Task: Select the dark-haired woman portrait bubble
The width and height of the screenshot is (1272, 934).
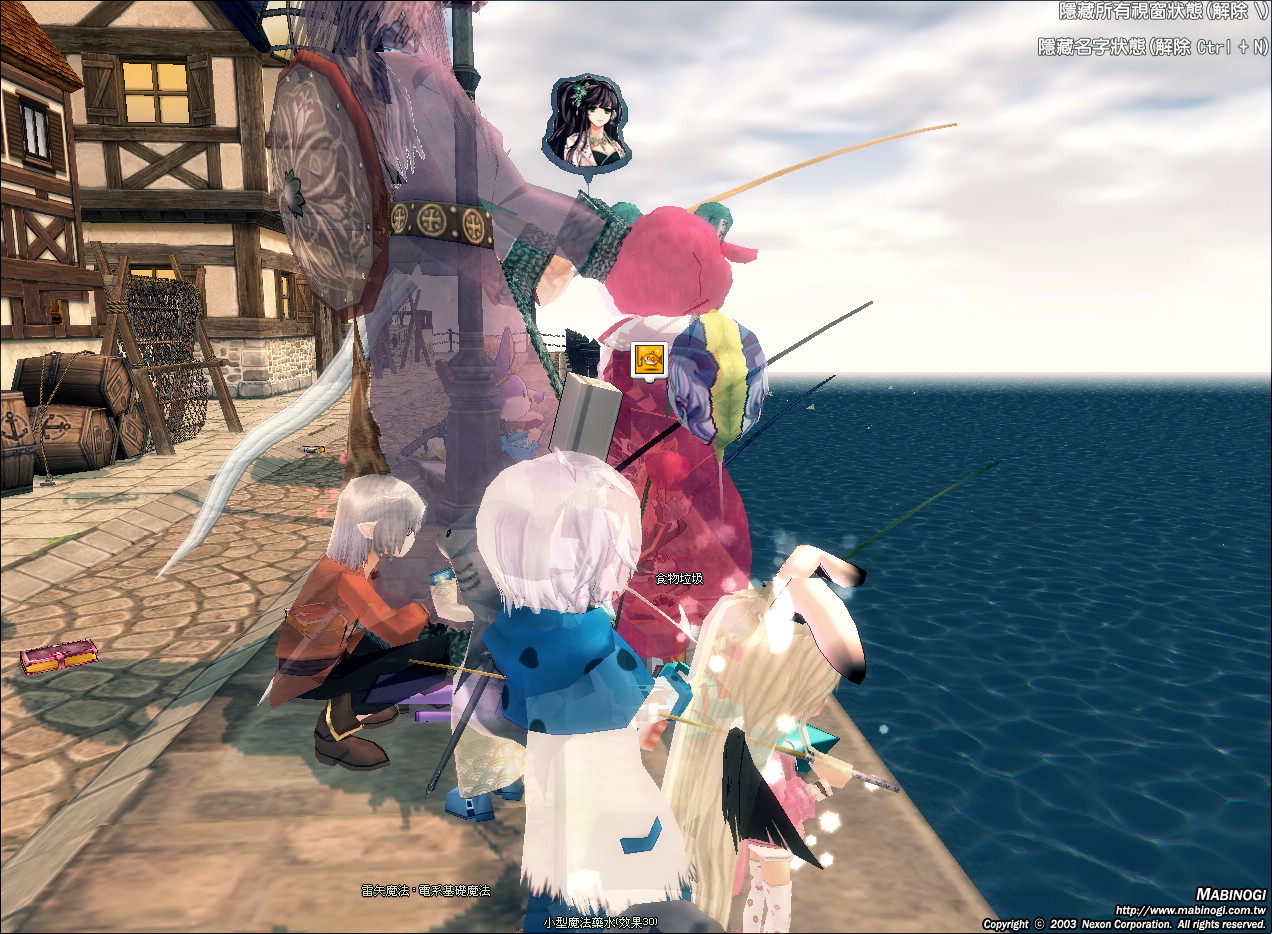Action: (585, 123)
